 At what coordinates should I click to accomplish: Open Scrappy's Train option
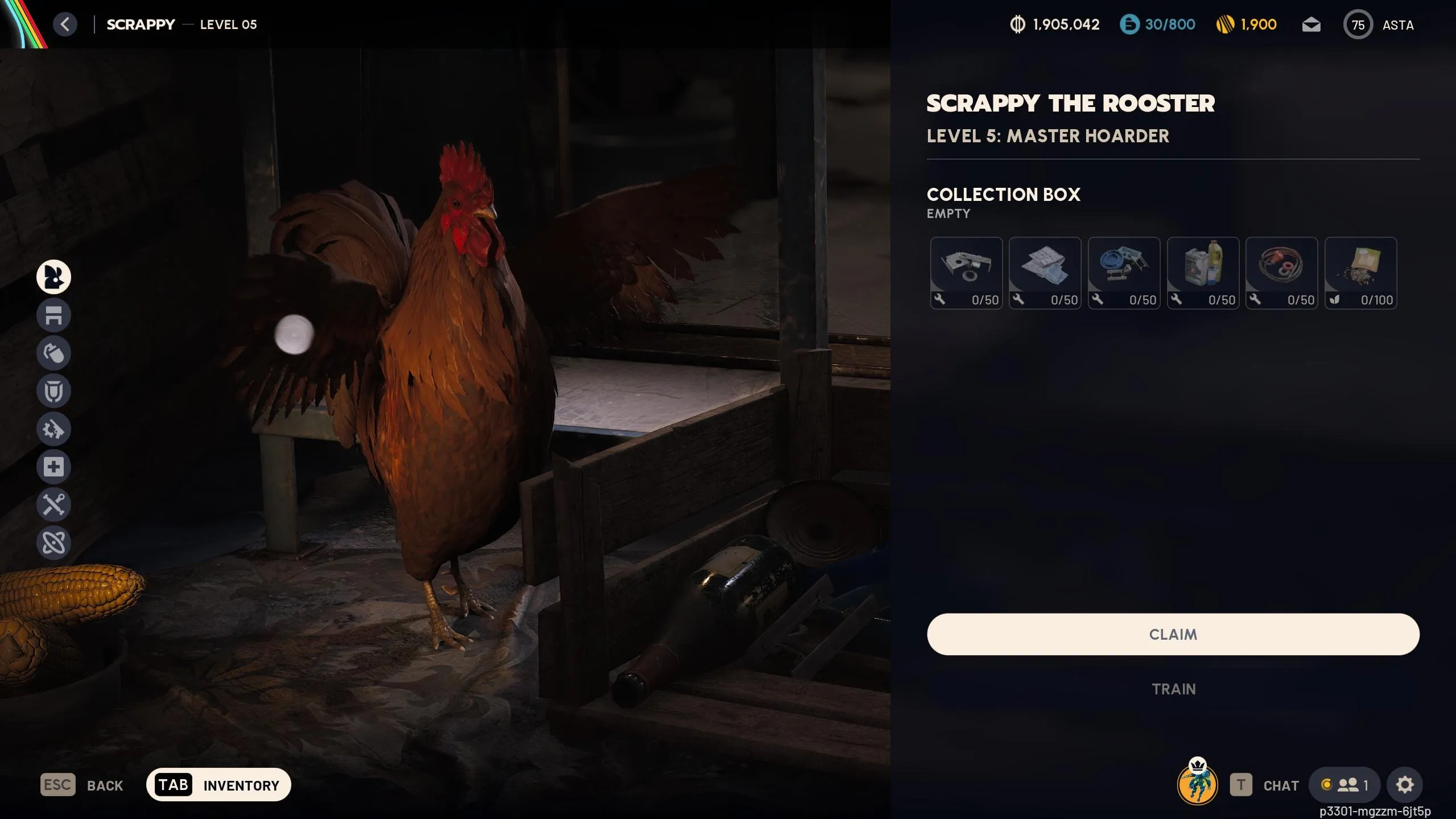(x=1173, y=689)
